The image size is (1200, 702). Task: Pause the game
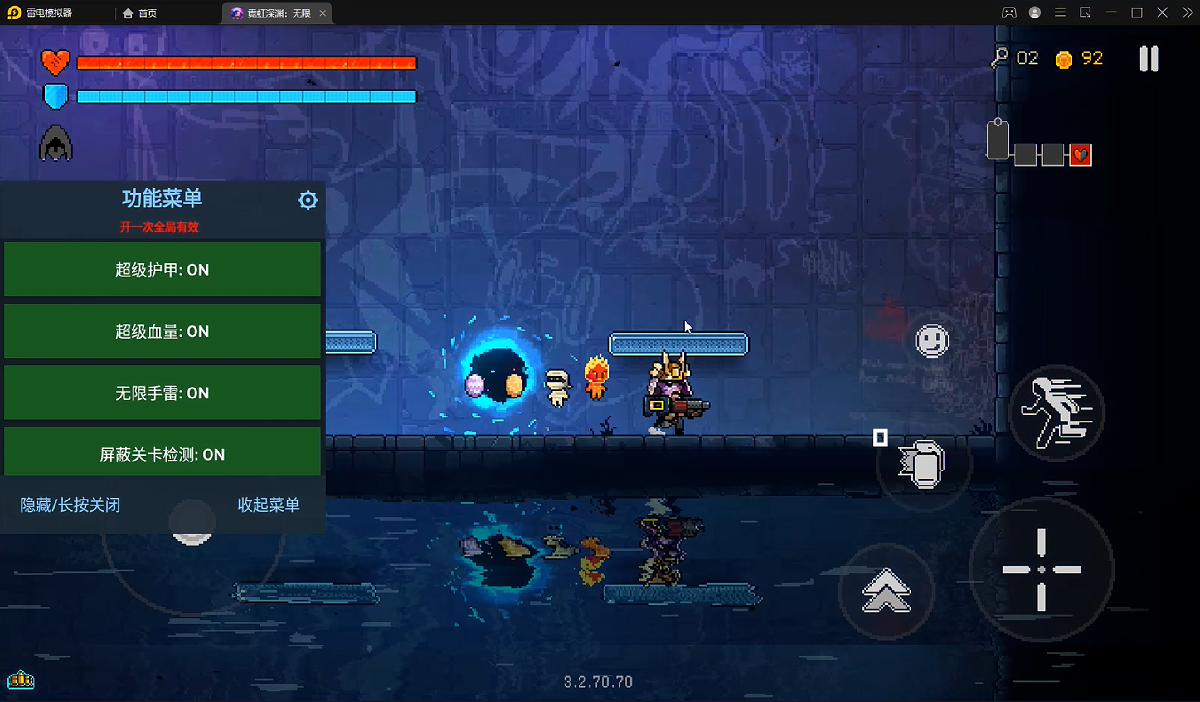[x=1149, y=59]
